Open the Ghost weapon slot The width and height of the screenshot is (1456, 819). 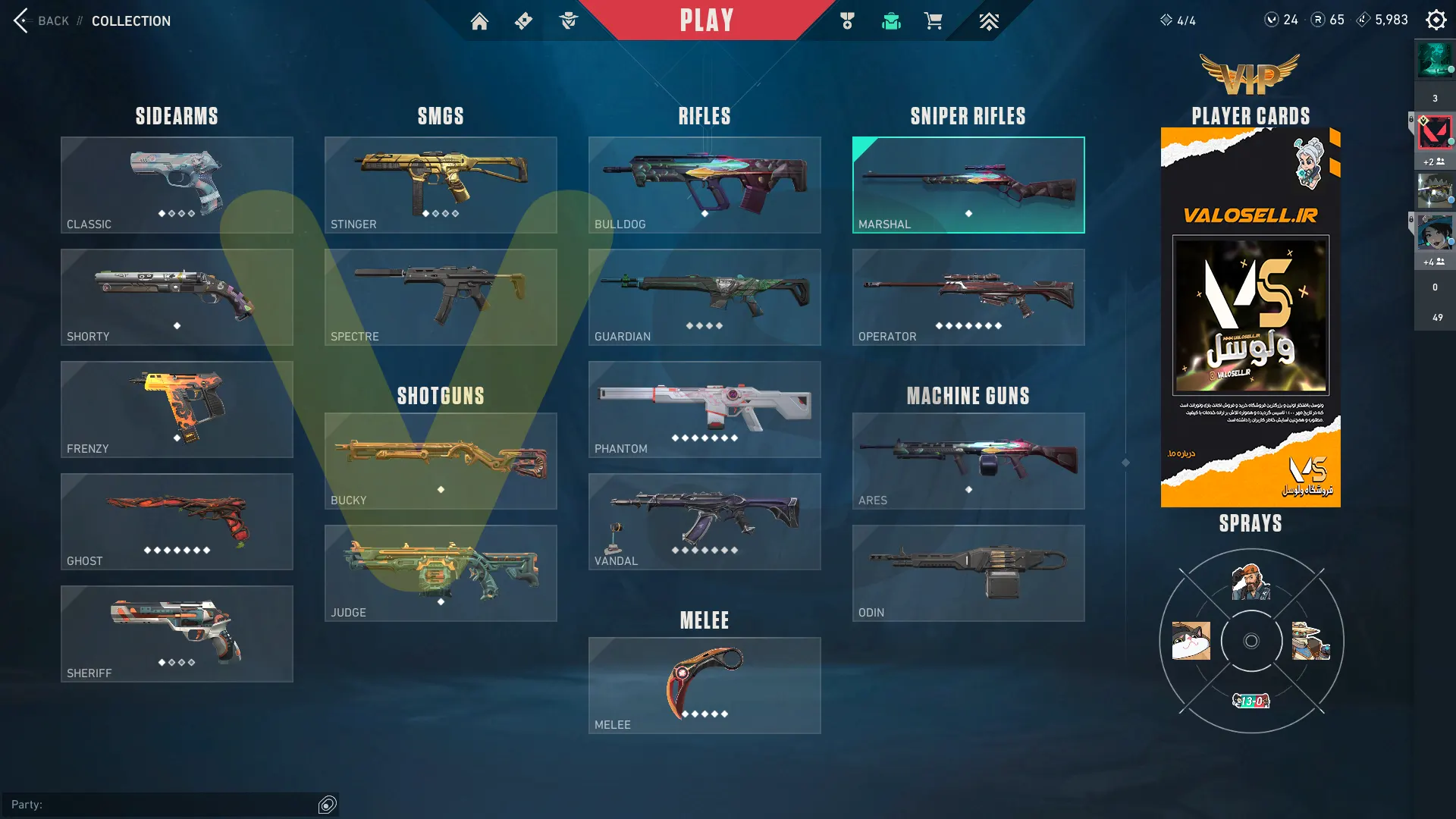pos(177,522)
